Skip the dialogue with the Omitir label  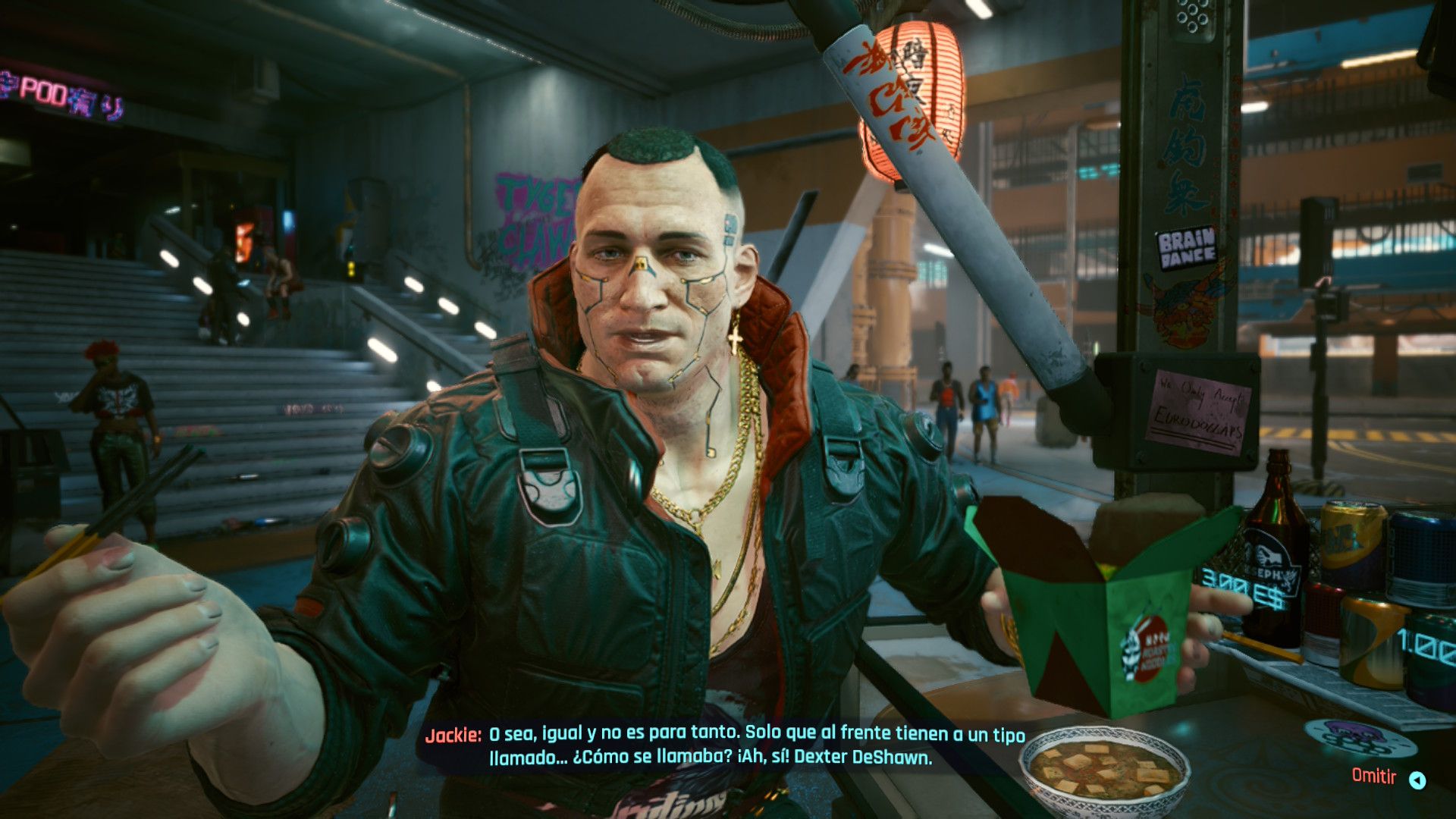pyautogui.click(x=1374, y=777)
